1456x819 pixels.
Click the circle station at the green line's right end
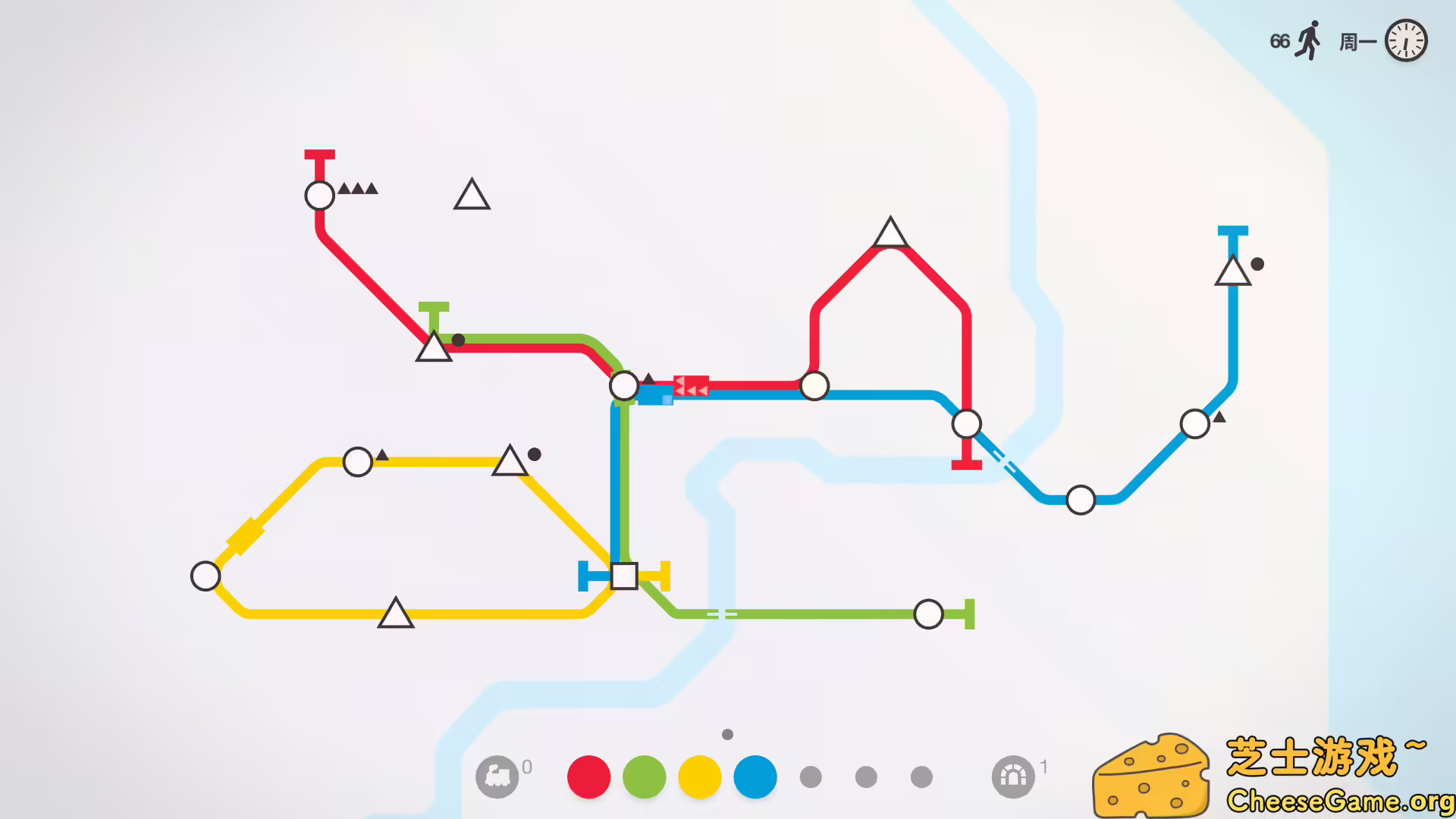click(928, 612)
